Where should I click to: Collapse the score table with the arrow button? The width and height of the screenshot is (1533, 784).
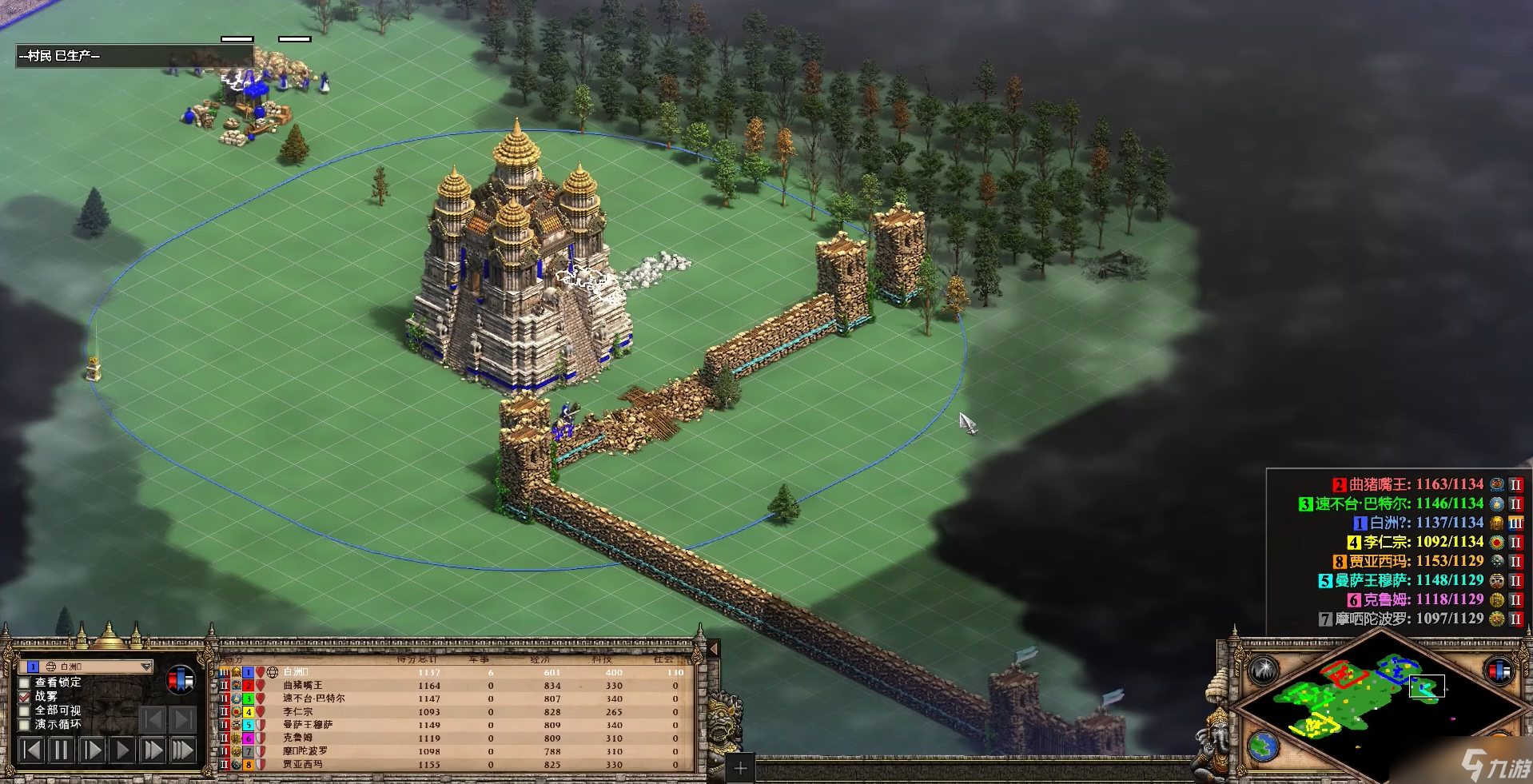[714, 649]
